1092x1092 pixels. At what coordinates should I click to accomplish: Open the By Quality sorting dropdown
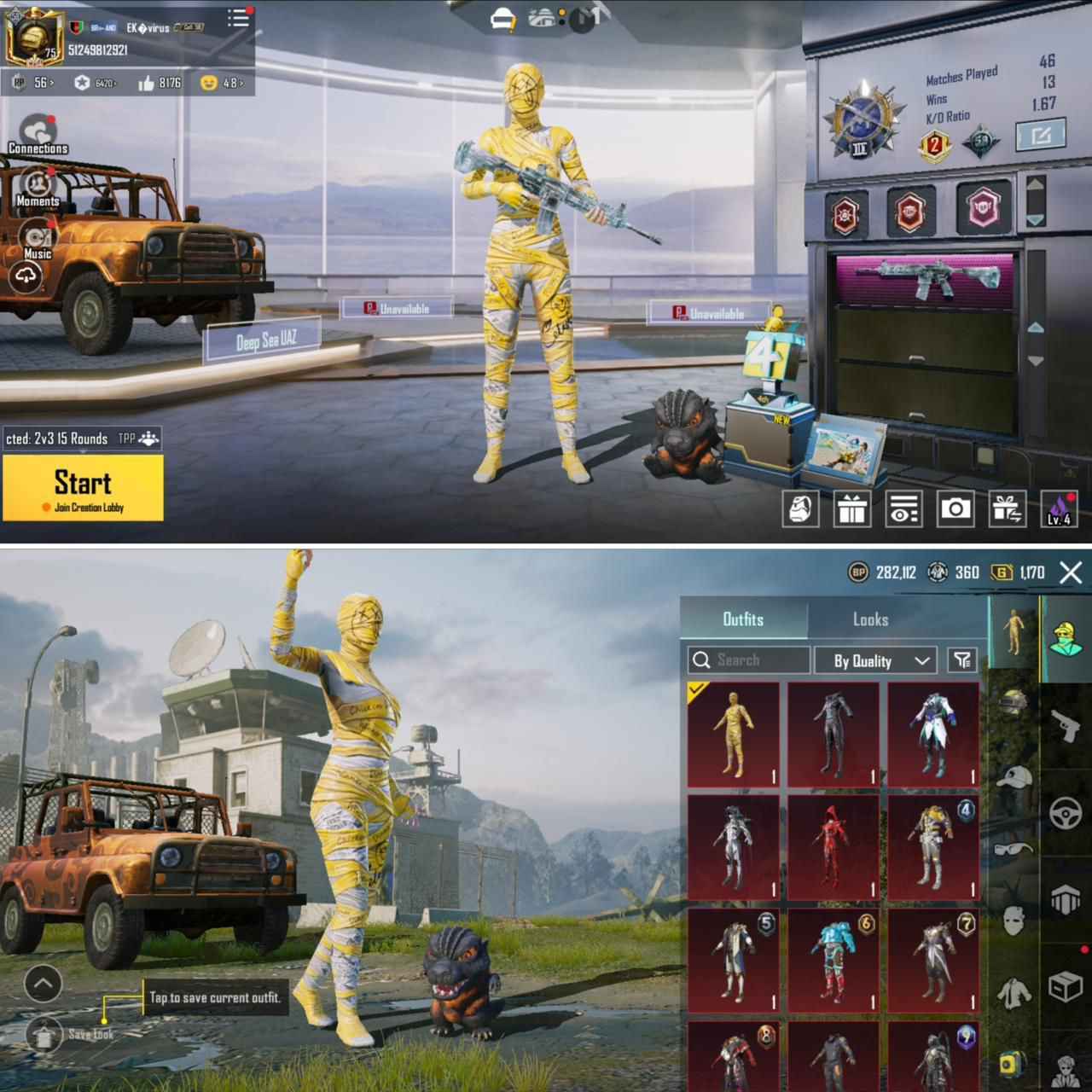click(x=874, y=659)
